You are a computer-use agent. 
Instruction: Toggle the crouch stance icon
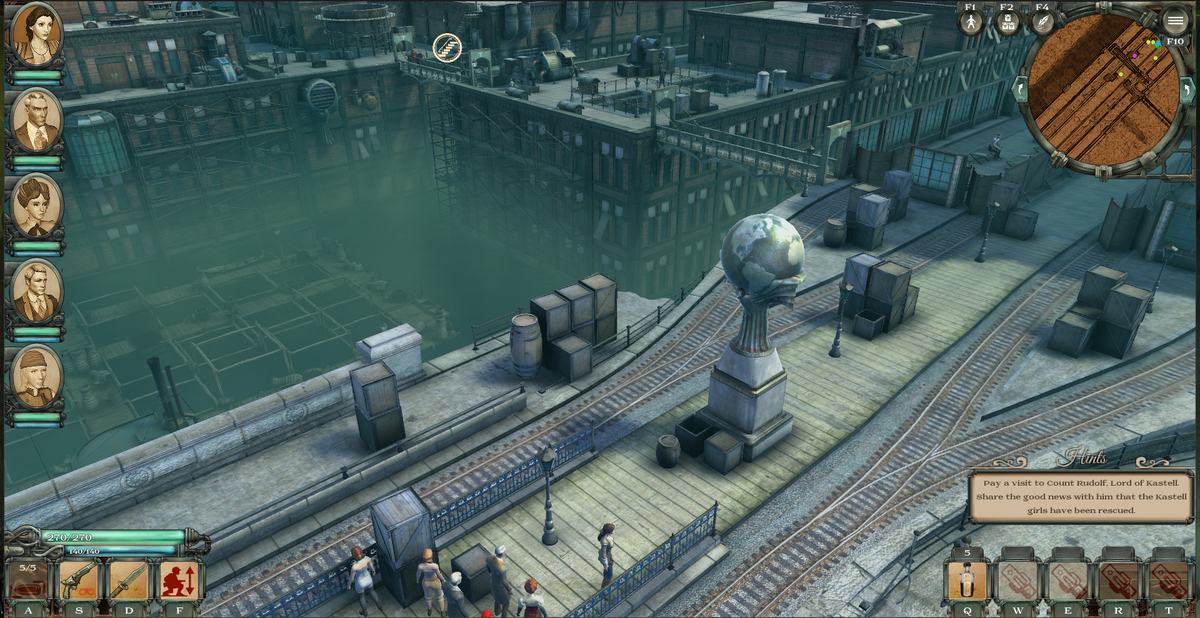pos(180,581)
